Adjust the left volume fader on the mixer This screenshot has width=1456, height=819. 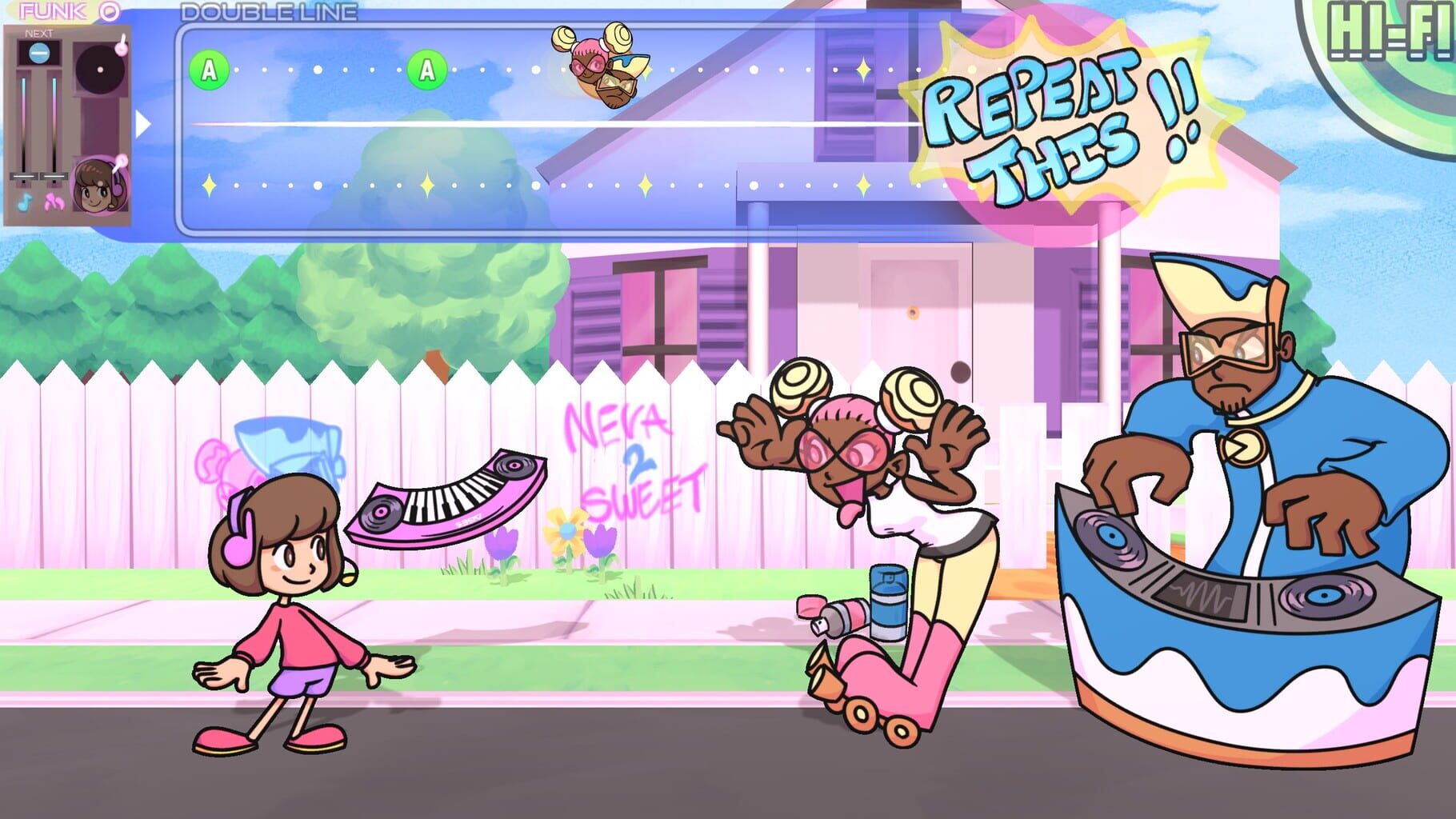click(x=23, y=174)
